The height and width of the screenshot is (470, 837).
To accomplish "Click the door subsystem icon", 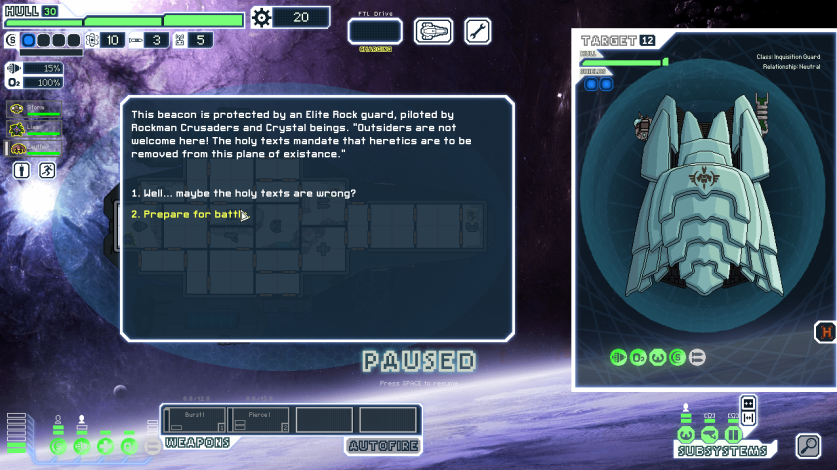I will 733,435.
